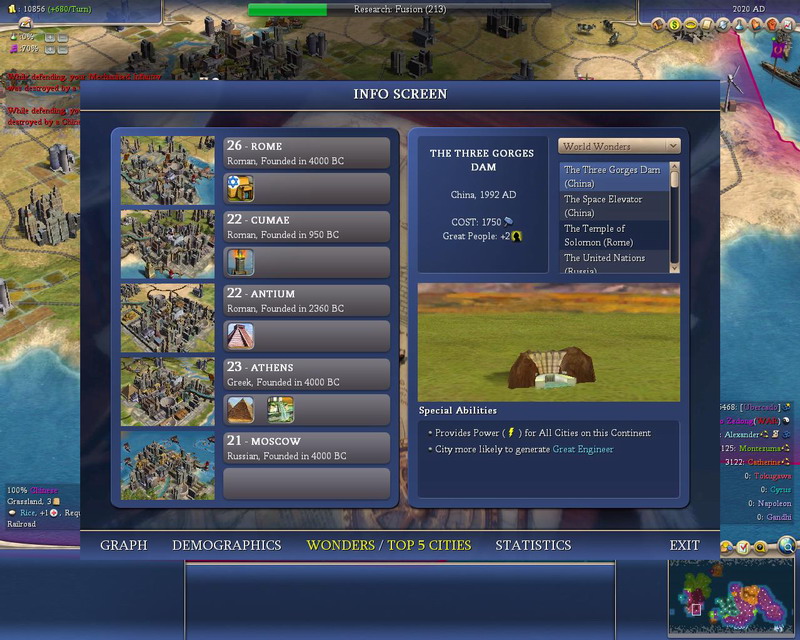Select the Antium city row
Viewport: 800px width, 640px height.
(307, 301)
